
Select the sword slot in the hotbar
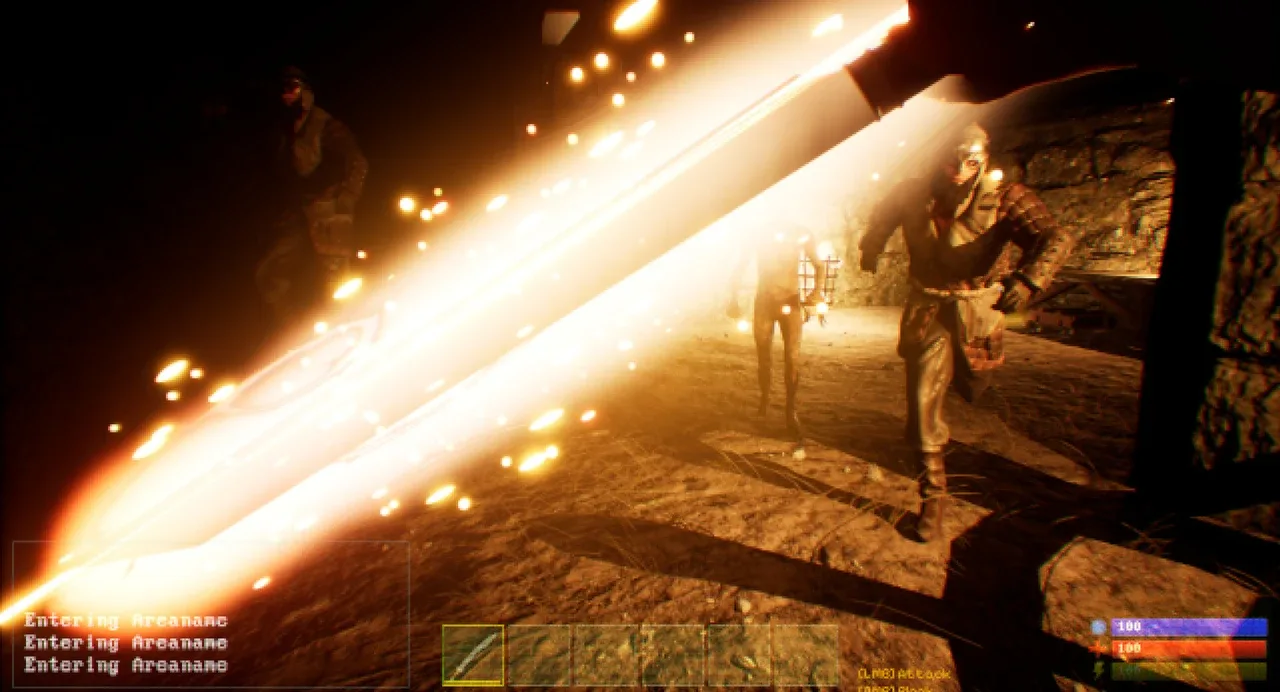click(x=473, y=655)
